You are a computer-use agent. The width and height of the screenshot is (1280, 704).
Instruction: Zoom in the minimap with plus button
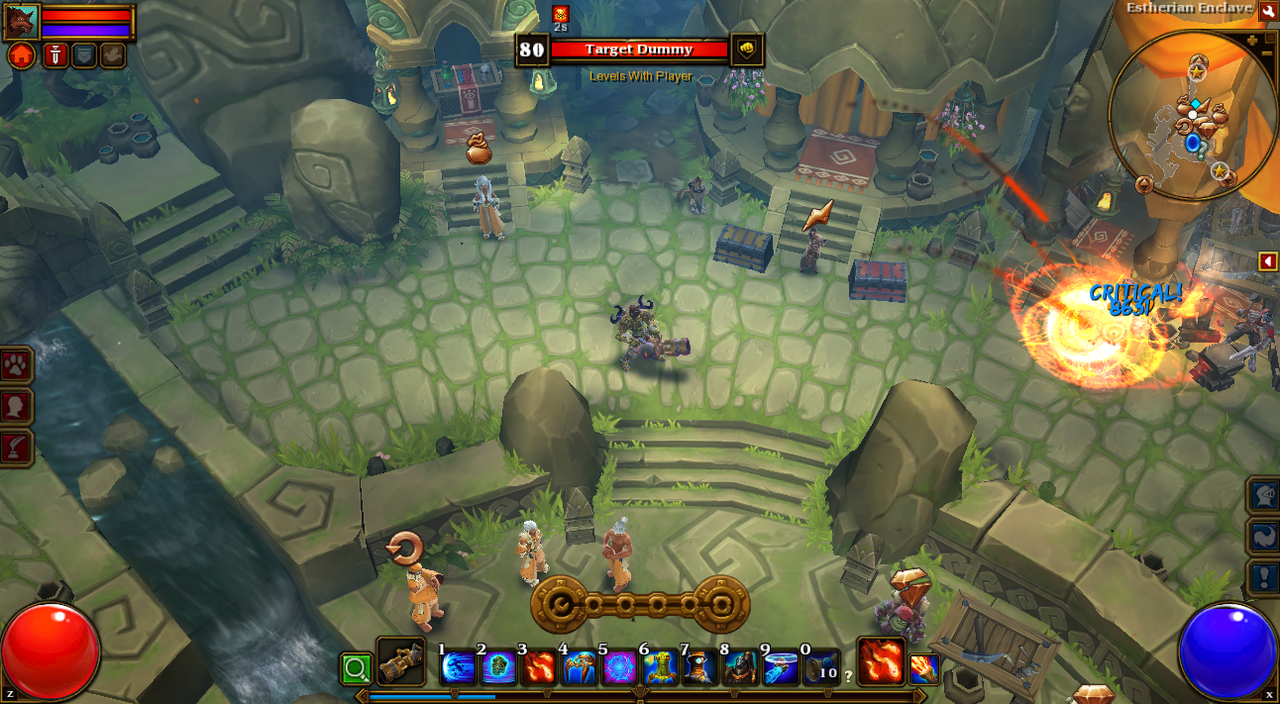tap(1253, 41)
